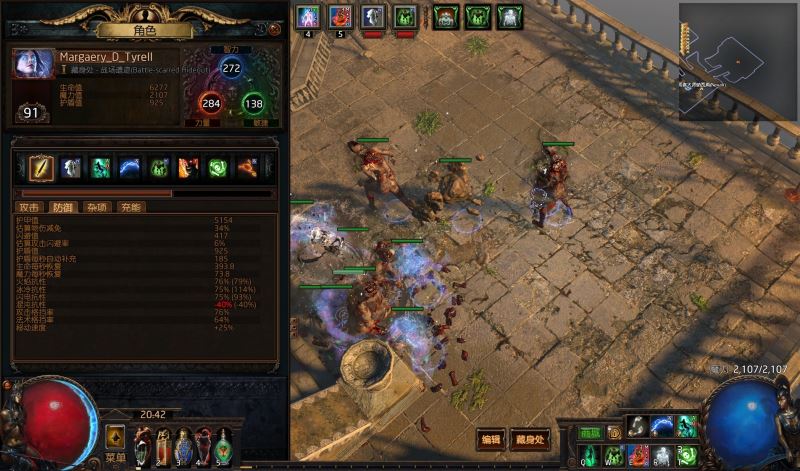Click the 编辑 (Edit) hideout button
800x471 pixels.
point(490,439)
